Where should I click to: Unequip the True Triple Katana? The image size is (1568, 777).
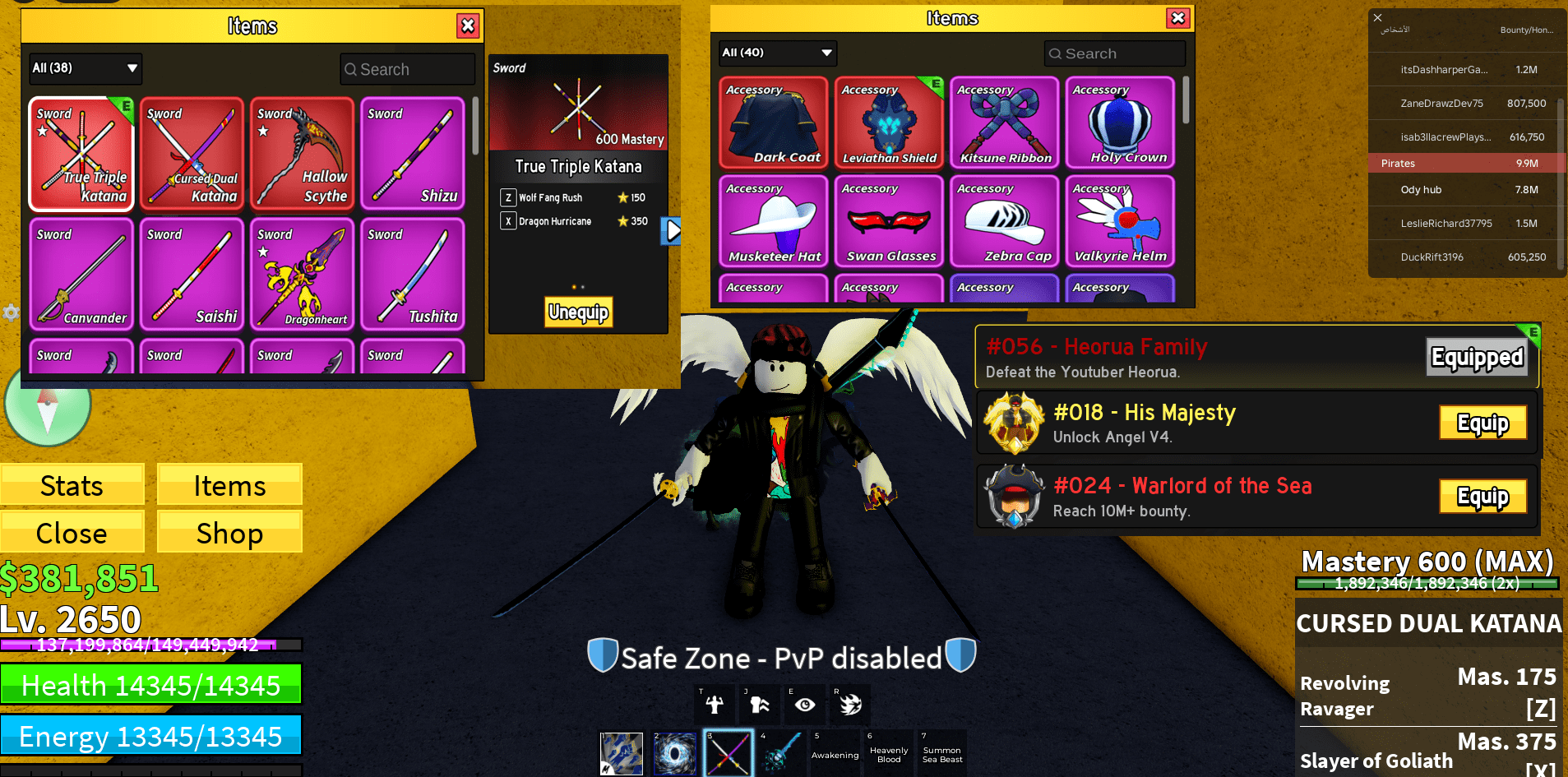click(x=578, y=312)
